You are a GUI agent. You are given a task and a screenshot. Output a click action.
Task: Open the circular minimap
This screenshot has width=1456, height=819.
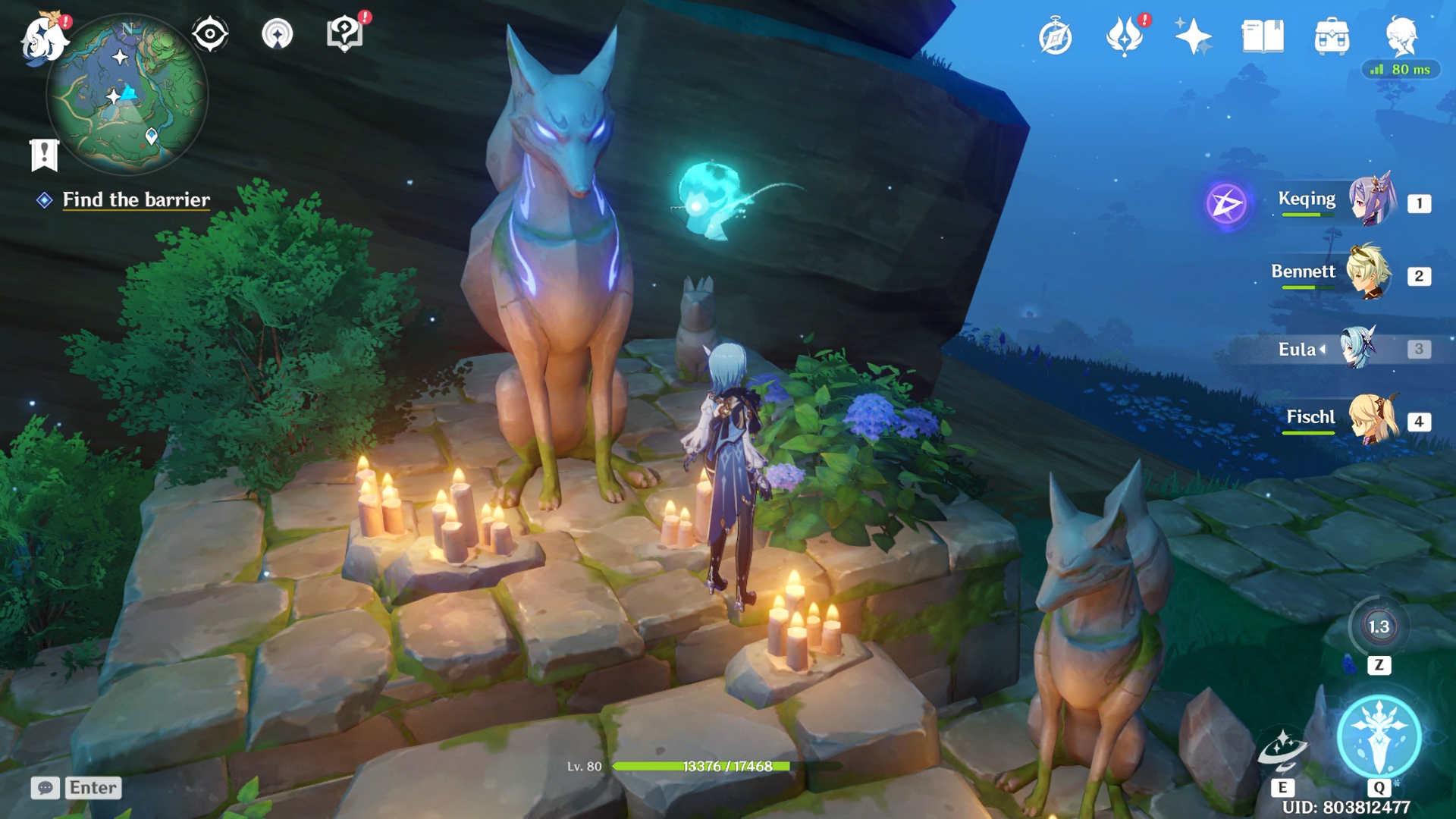(x=127, y=95)
